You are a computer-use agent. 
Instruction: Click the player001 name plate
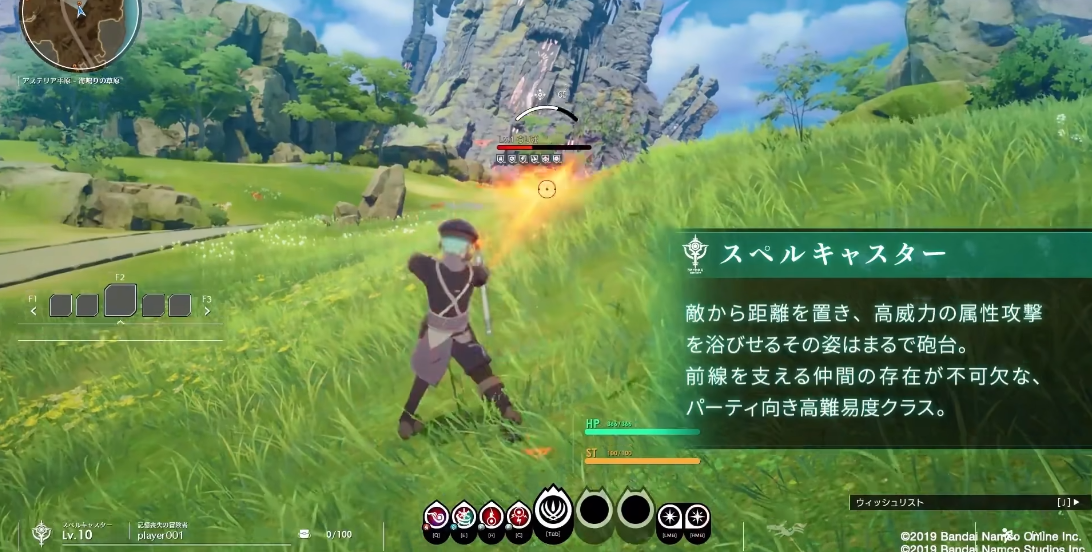[x=160, y=535]
